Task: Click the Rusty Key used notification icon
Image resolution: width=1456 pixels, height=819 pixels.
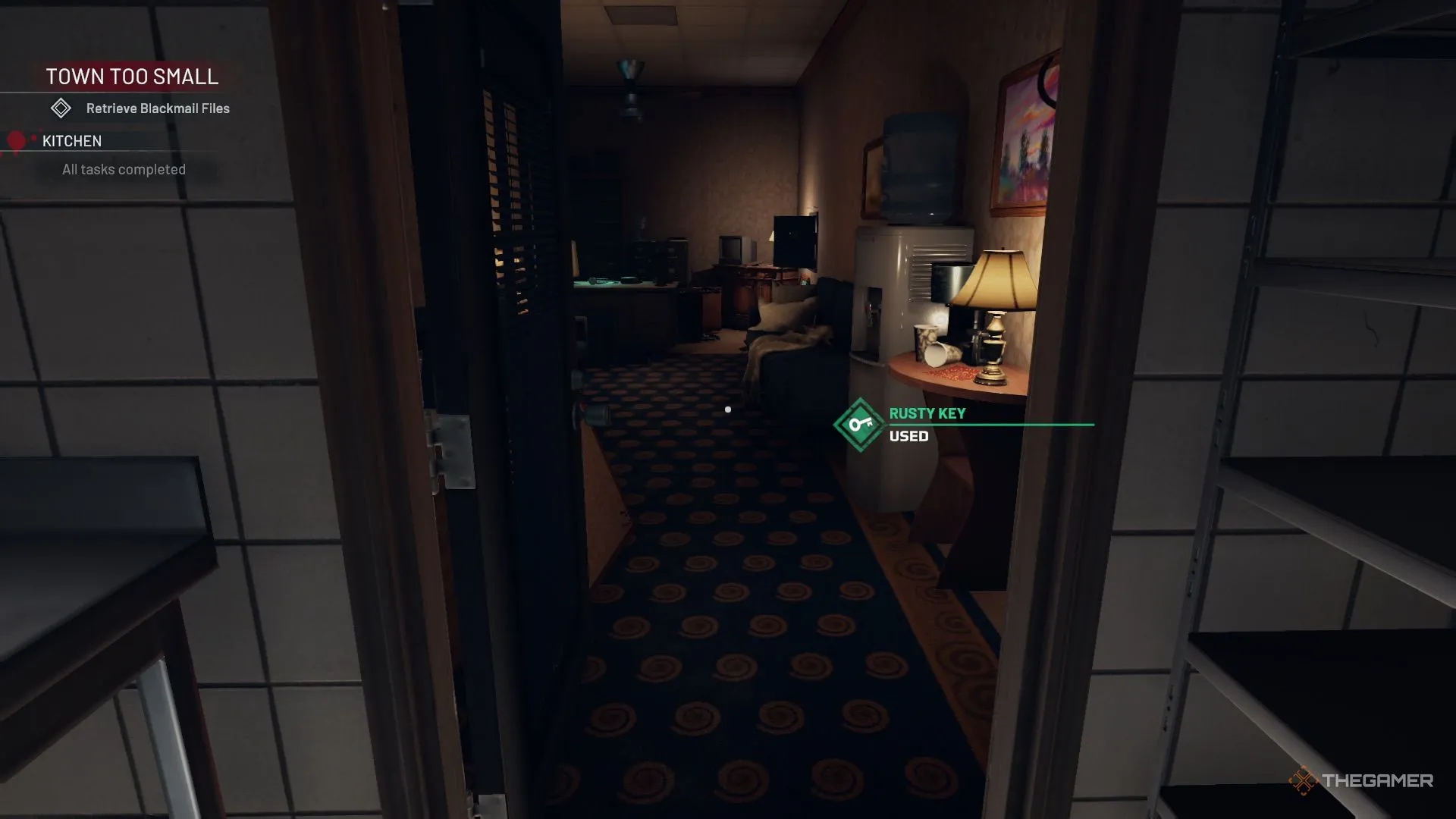Action: pyautogui.click(x=860, y=425)
